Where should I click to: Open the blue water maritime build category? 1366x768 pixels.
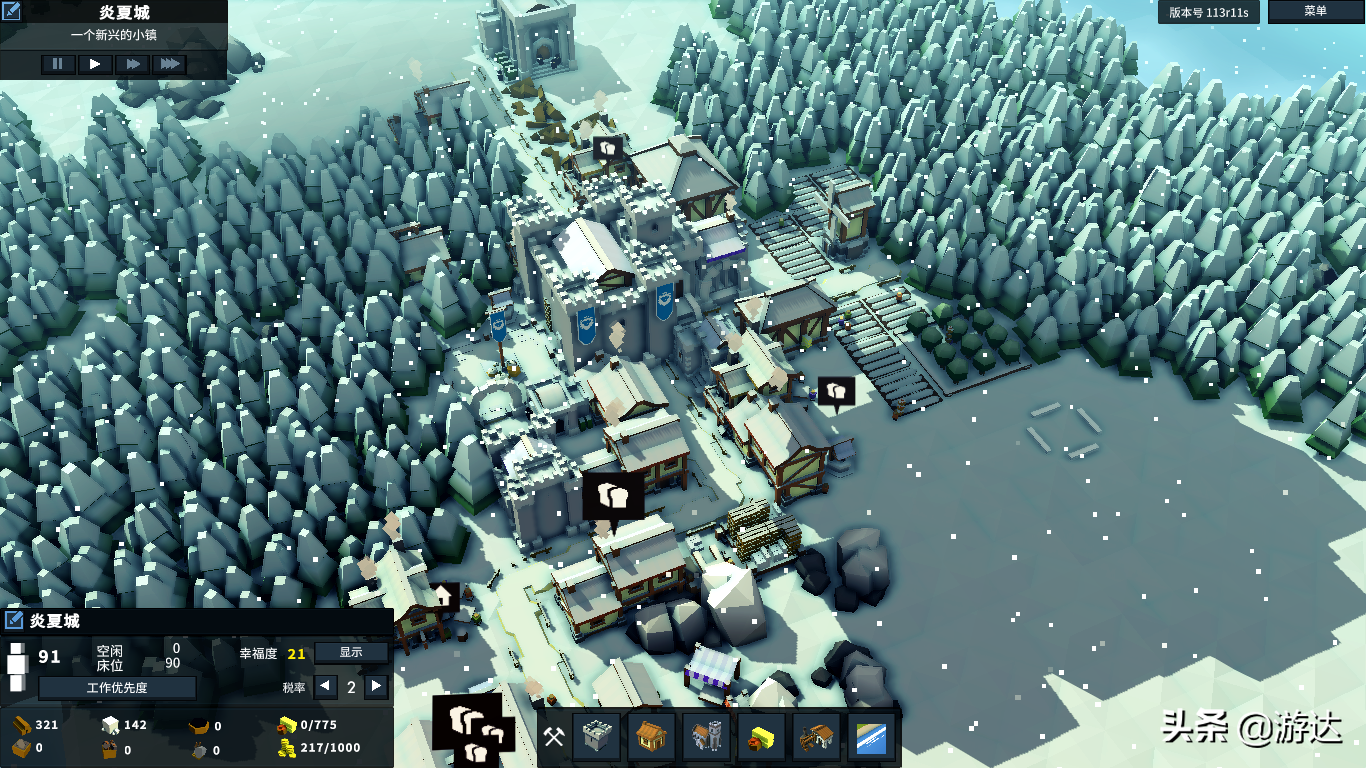pos(870,738)
